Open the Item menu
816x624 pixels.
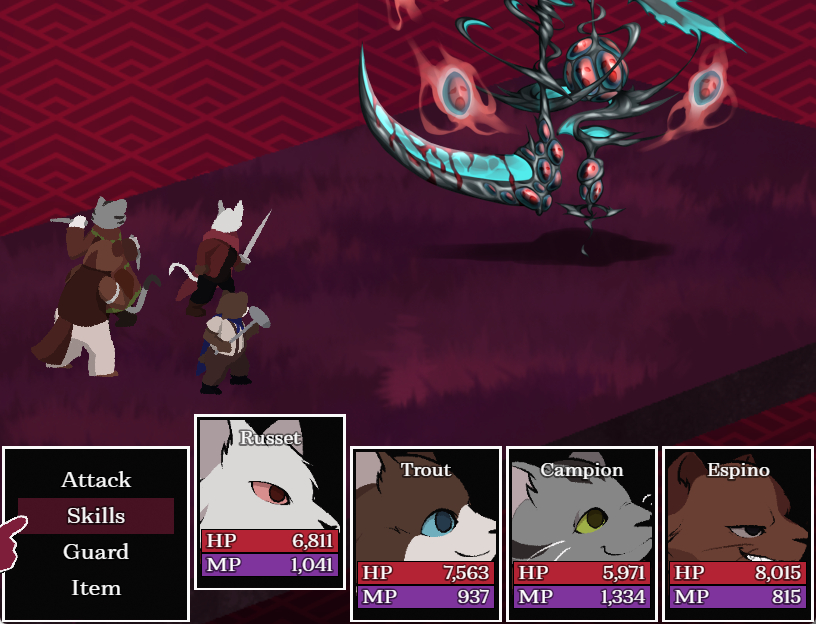[96, 588]
